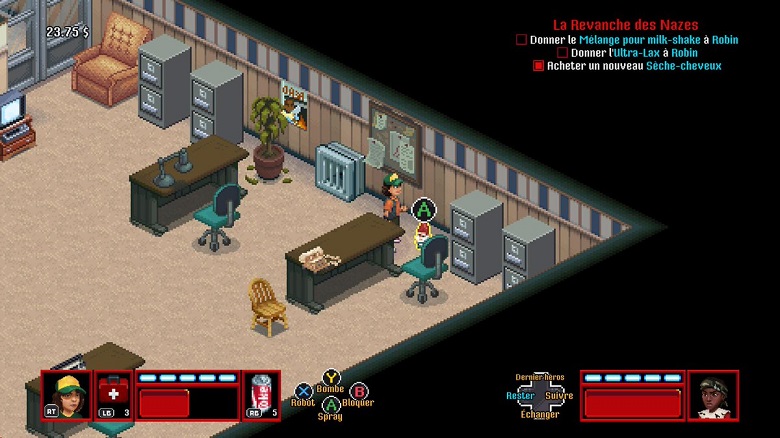Open the La Revanche des Nazes quest title
The width and height of the screenshot is (780, 438).
click(x=626, y=24)
